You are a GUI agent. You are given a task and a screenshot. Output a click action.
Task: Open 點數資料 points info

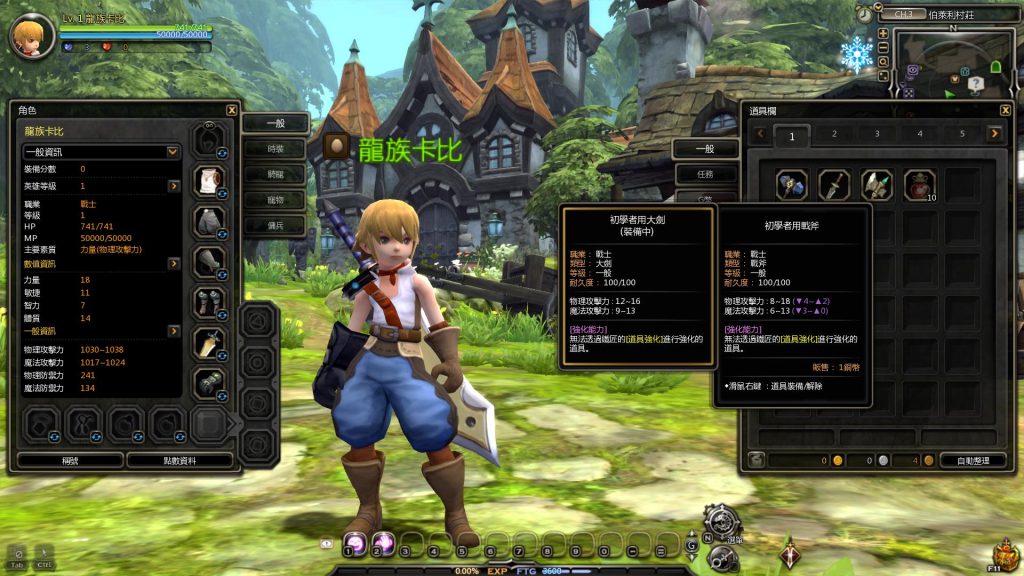tap(180, 460)
